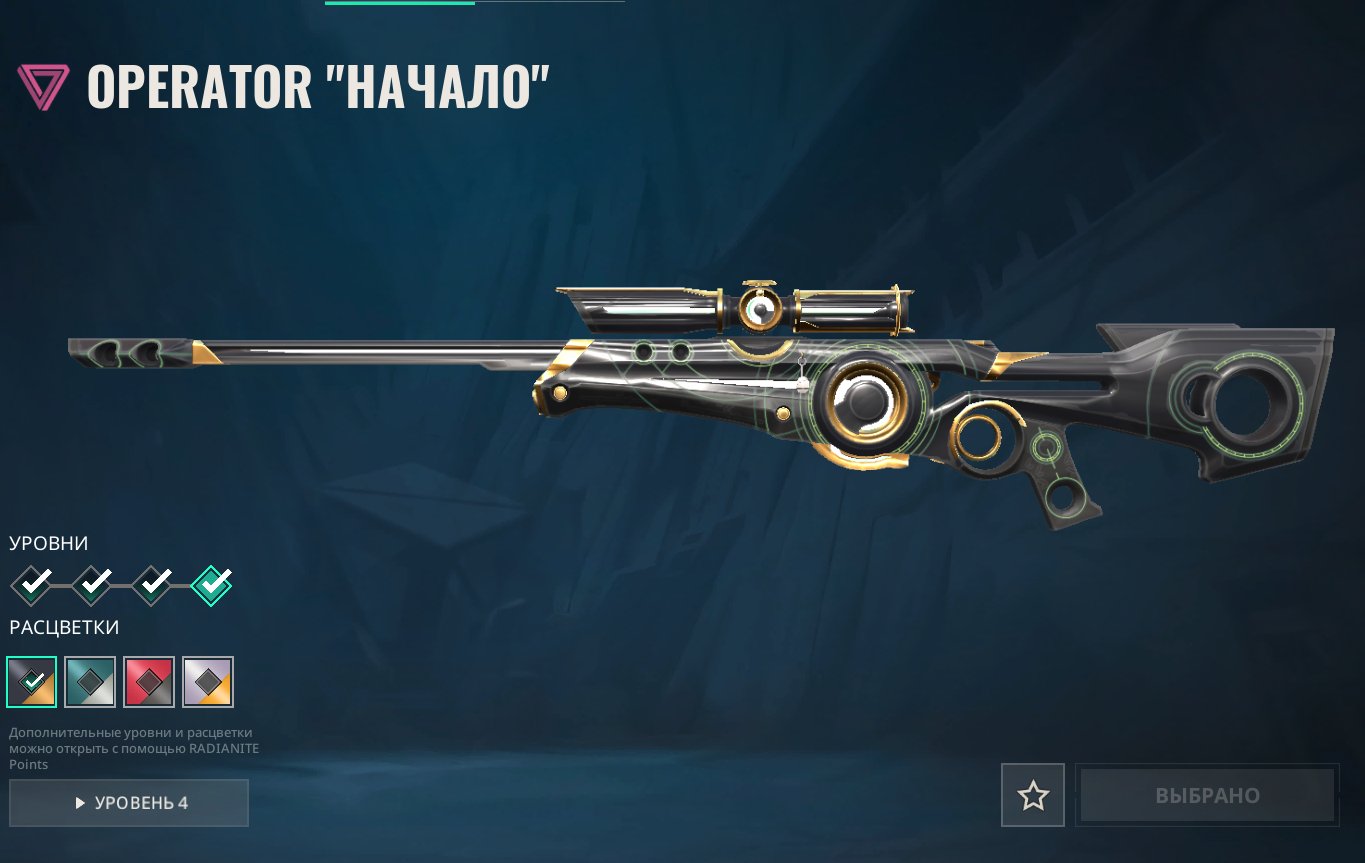The height and width of the screenshot is (863, 1365).
Task: Select the black and gold color variant
Action: [31, 682]
